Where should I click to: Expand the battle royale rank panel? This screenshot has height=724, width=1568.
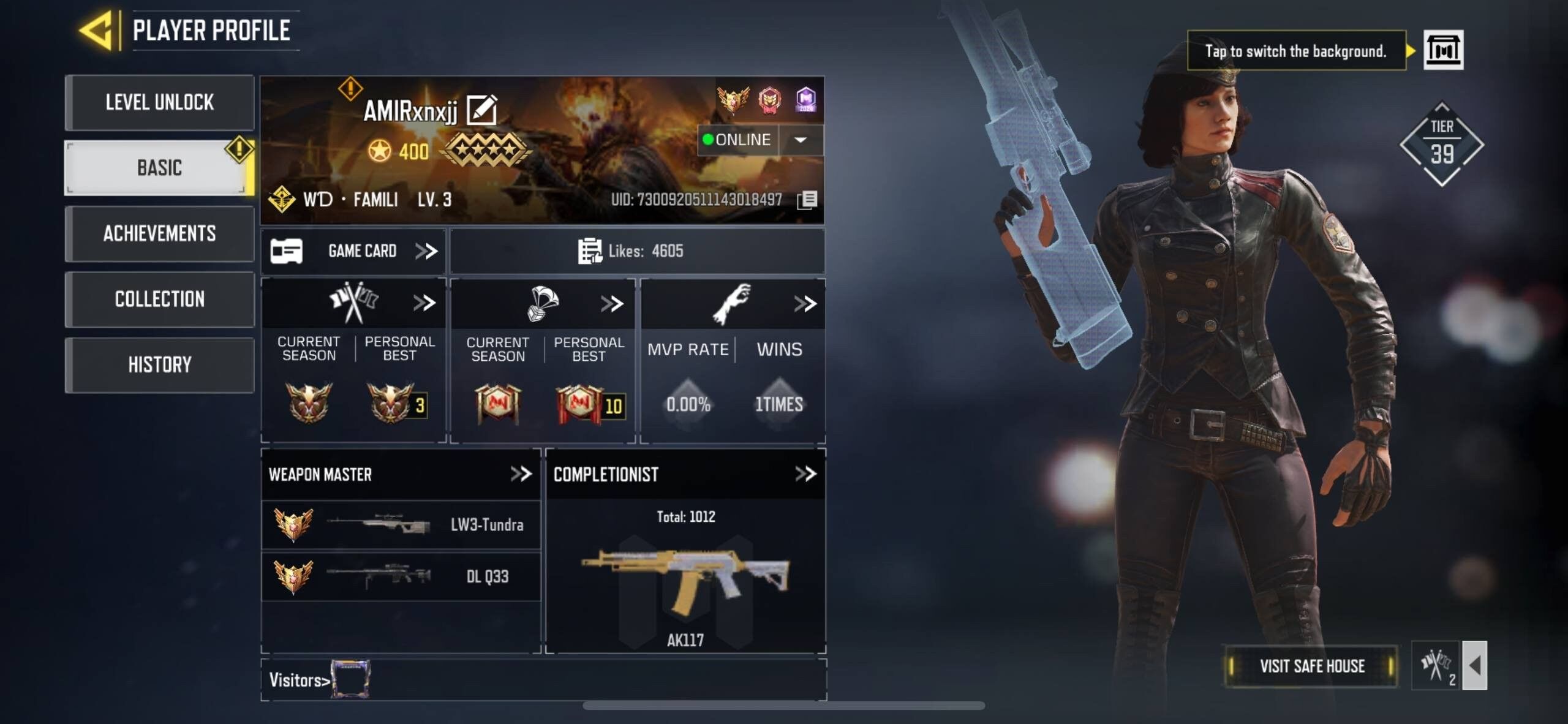(x=612, y=303)
